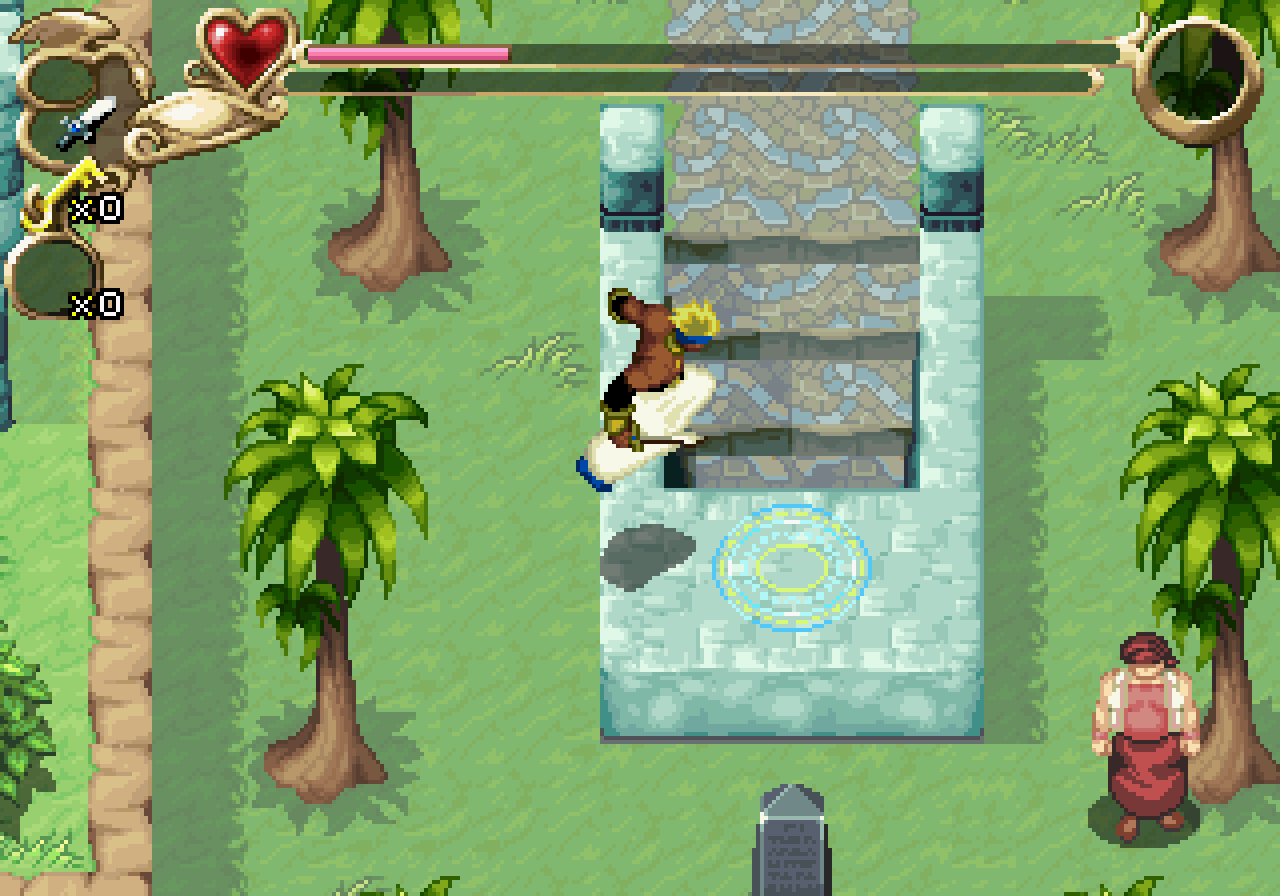This screenshot has width=1280, height=896.
Task: Click the red heart emblem on the HUD
Action: click(x=245, y=45)
